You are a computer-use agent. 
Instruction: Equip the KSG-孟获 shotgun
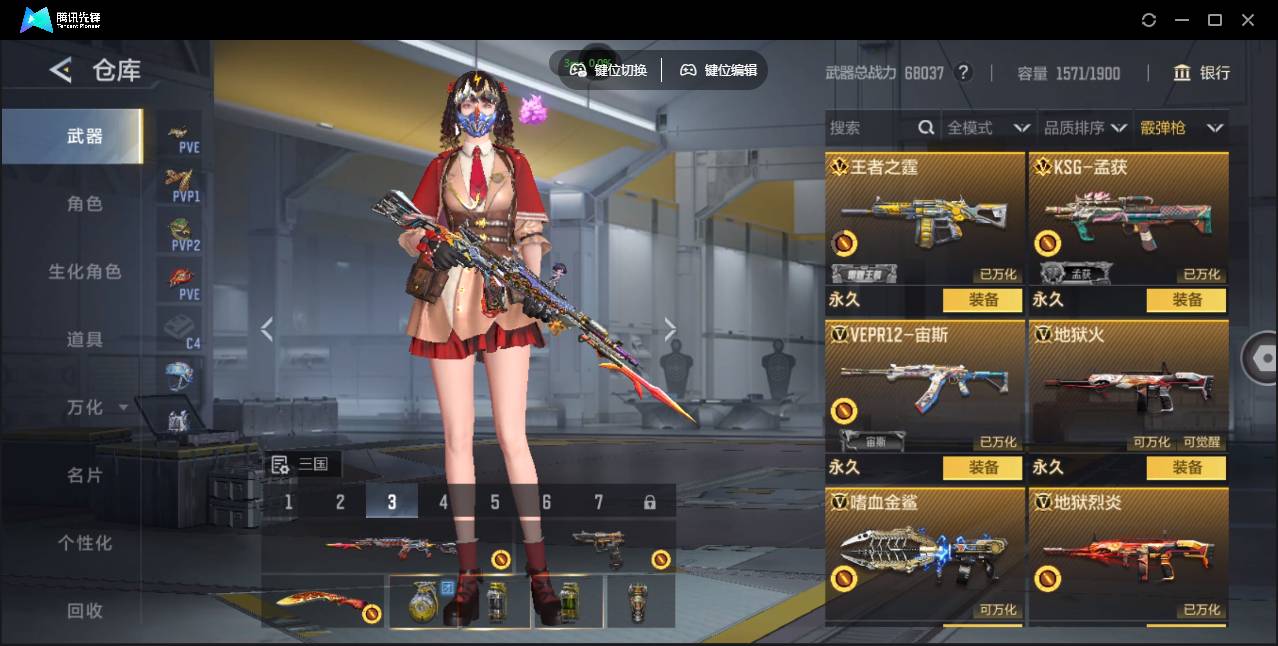pos(1187,300)
